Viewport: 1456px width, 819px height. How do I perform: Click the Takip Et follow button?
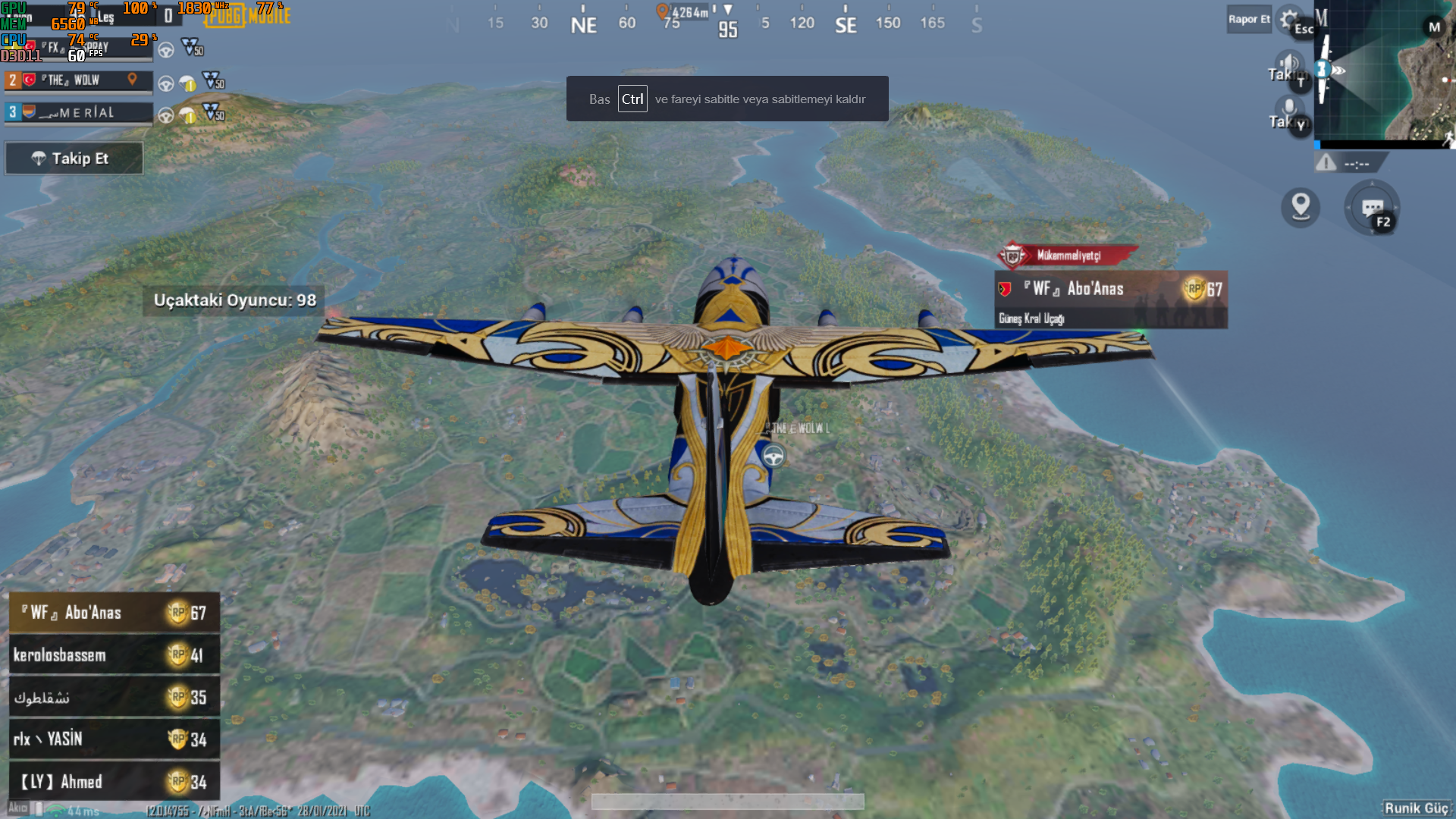pos(74,158)
